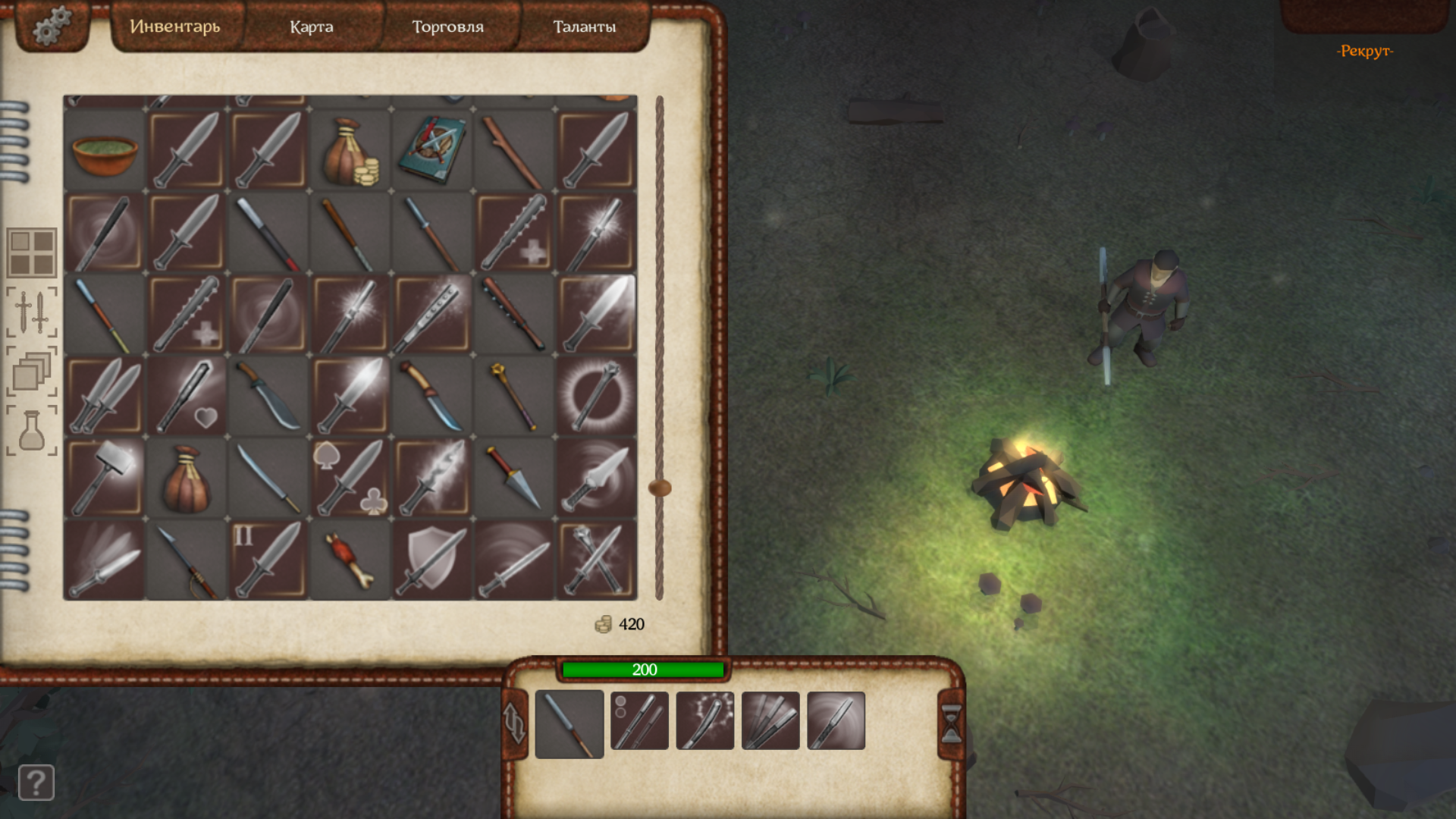Screen dimensions: 1456x819
Task: Open the Карта tab
Action: click(311, 27)
